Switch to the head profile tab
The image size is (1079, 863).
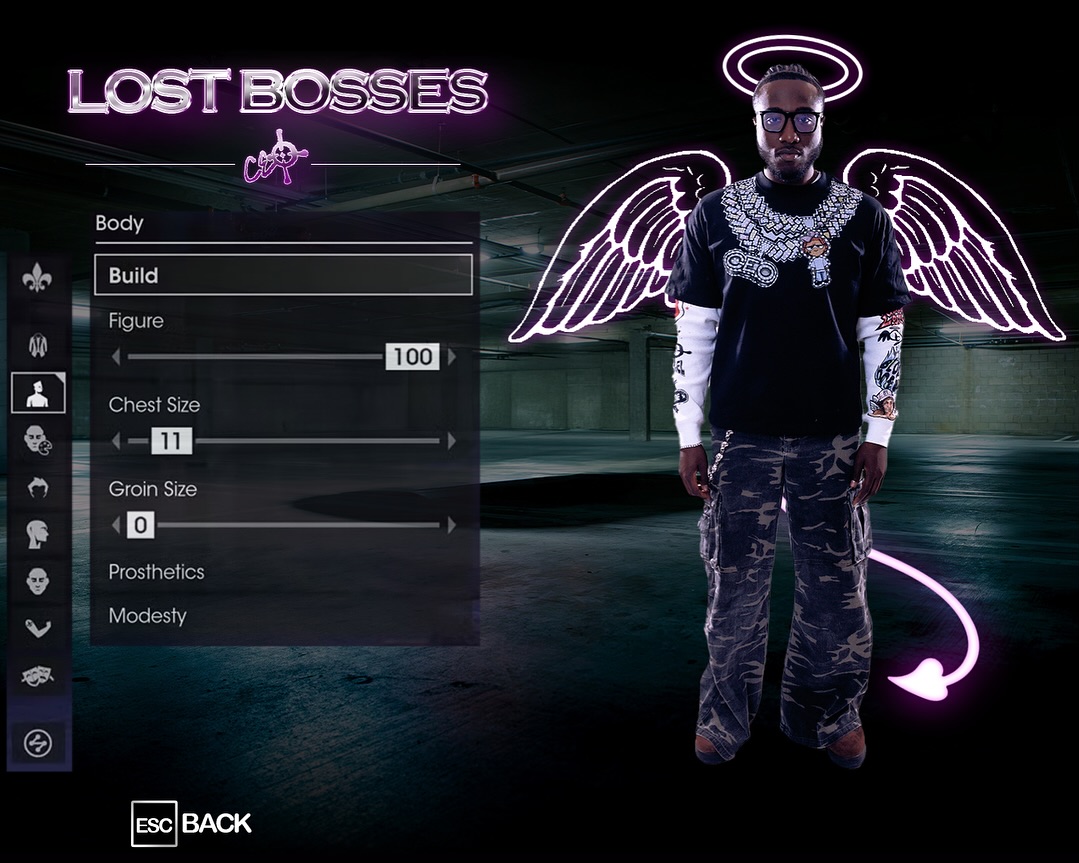pos(38,534)
